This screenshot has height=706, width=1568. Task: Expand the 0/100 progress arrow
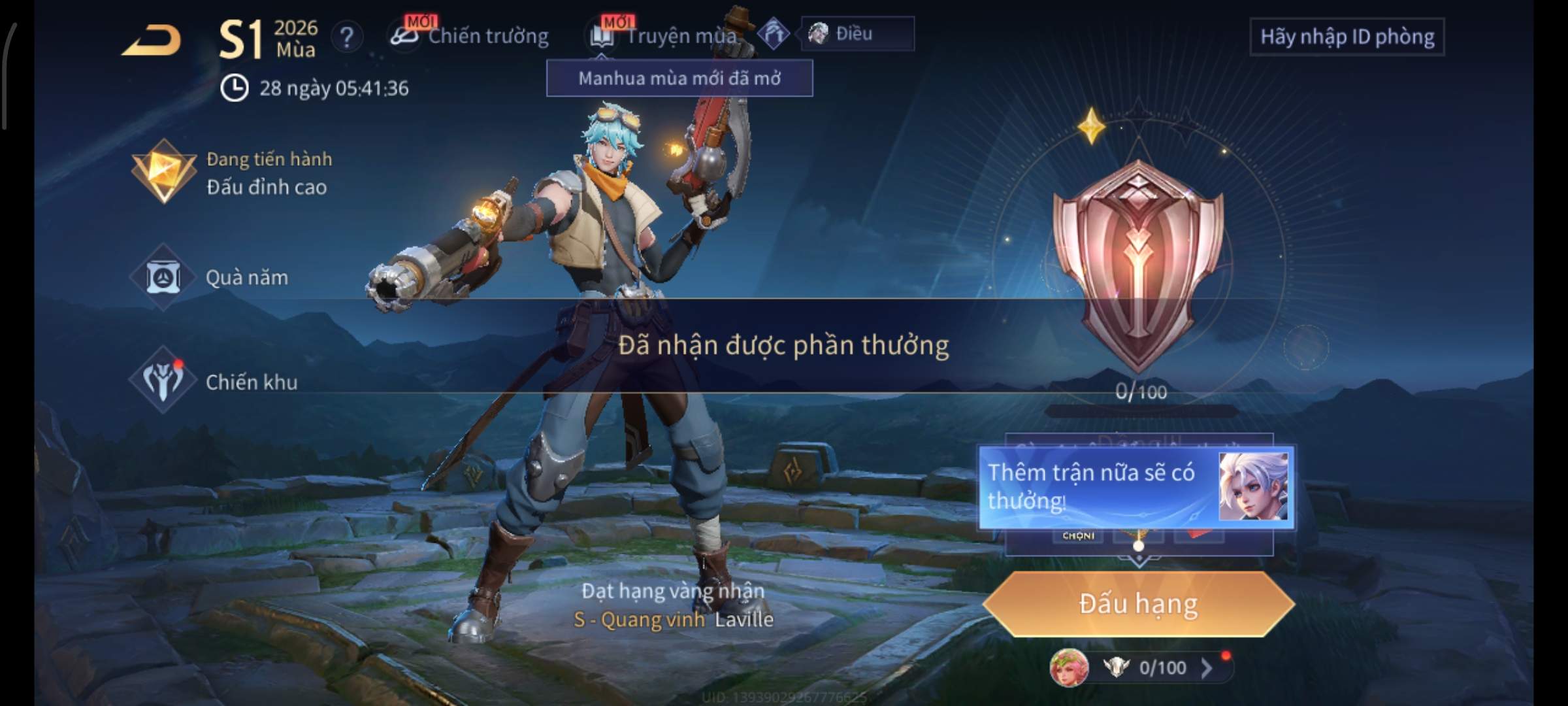[1207, 667]
